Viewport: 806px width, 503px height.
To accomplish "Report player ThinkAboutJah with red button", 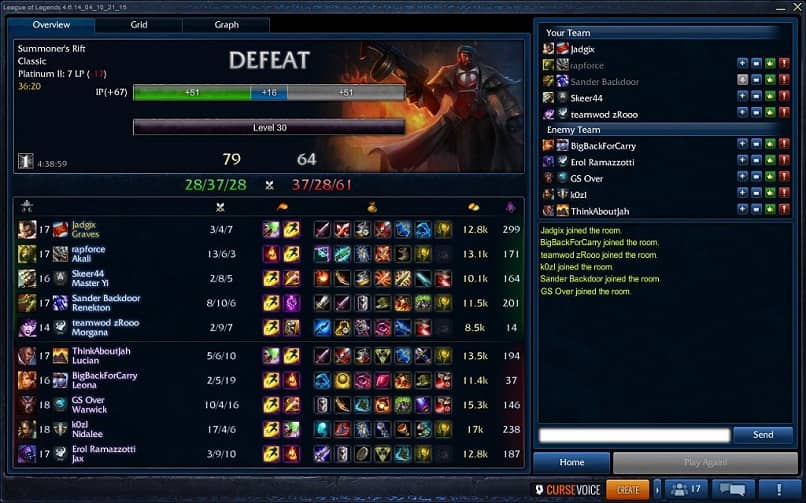I will pyautogui.click(x=785, y=211).
